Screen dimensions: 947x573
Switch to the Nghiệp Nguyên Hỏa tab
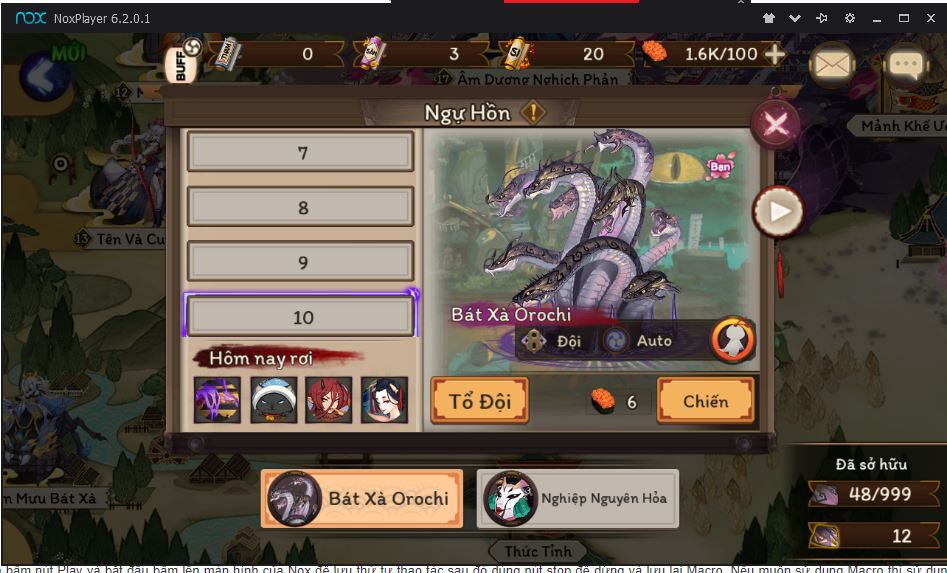(578, 498)
